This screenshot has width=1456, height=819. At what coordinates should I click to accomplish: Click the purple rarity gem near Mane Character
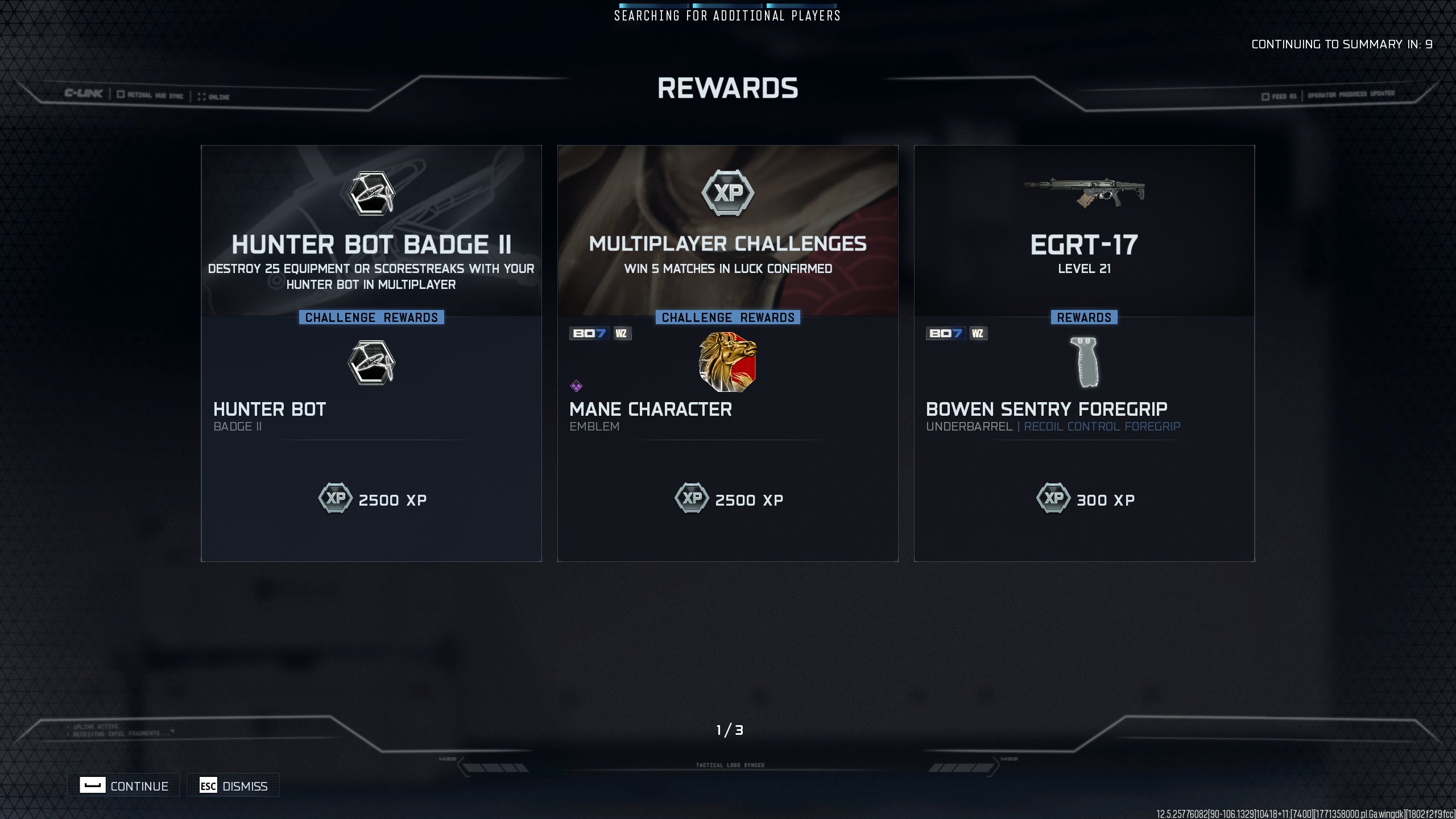pos(577,384)
